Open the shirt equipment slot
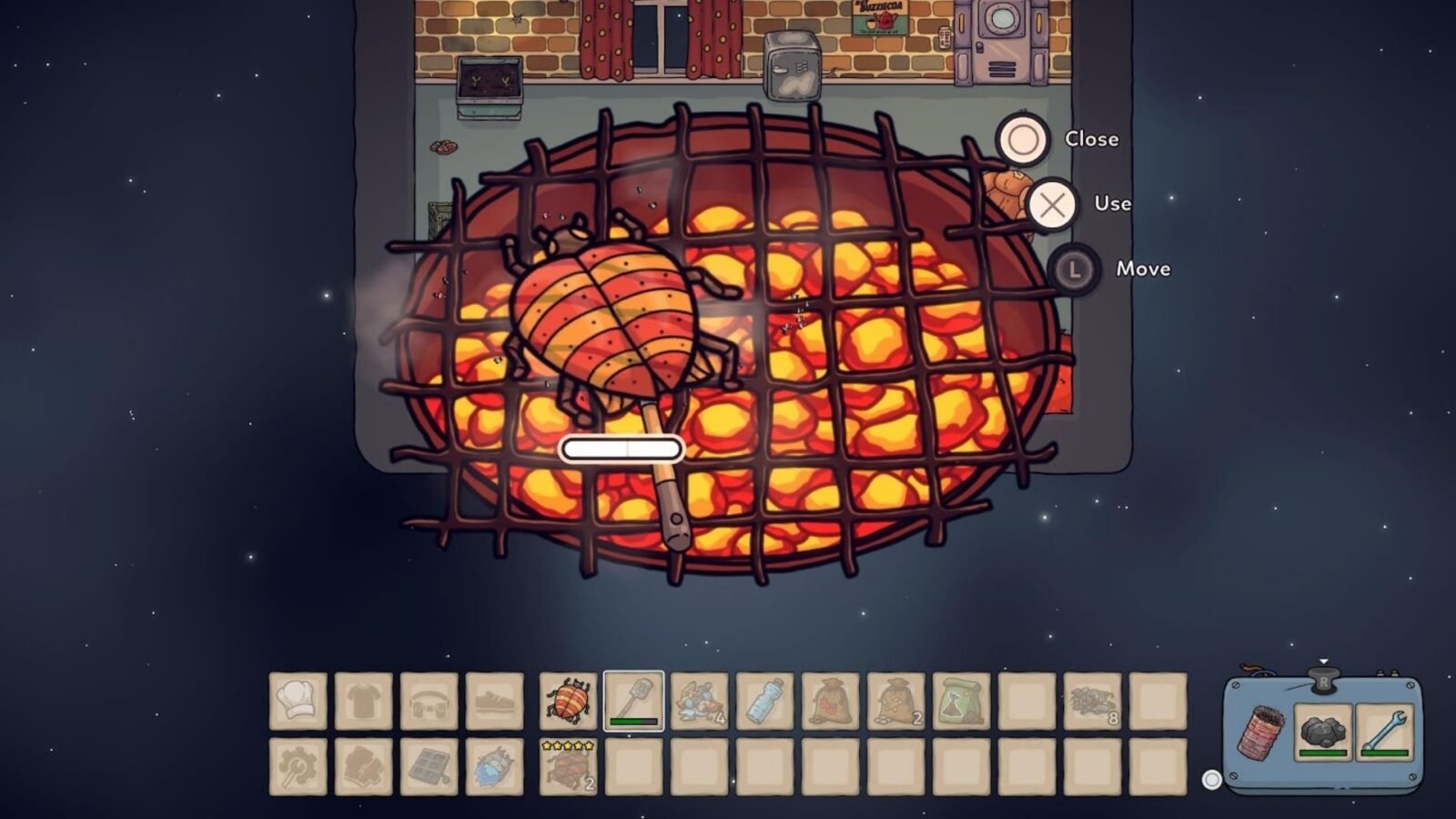Viewport: 1456px width, 819px height. [364, 702]
